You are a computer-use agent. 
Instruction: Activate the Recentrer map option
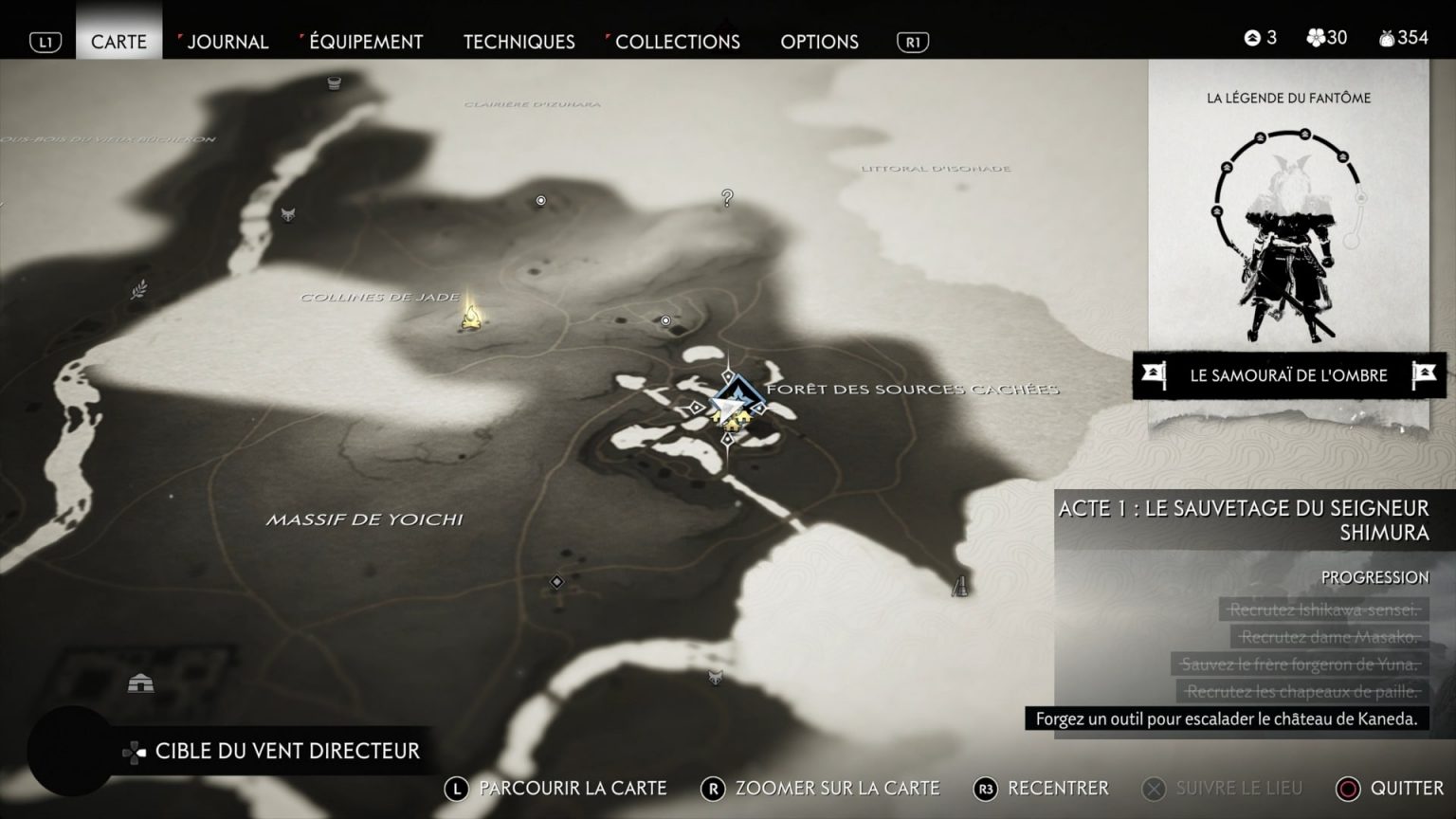click(x=1057, y=788)
